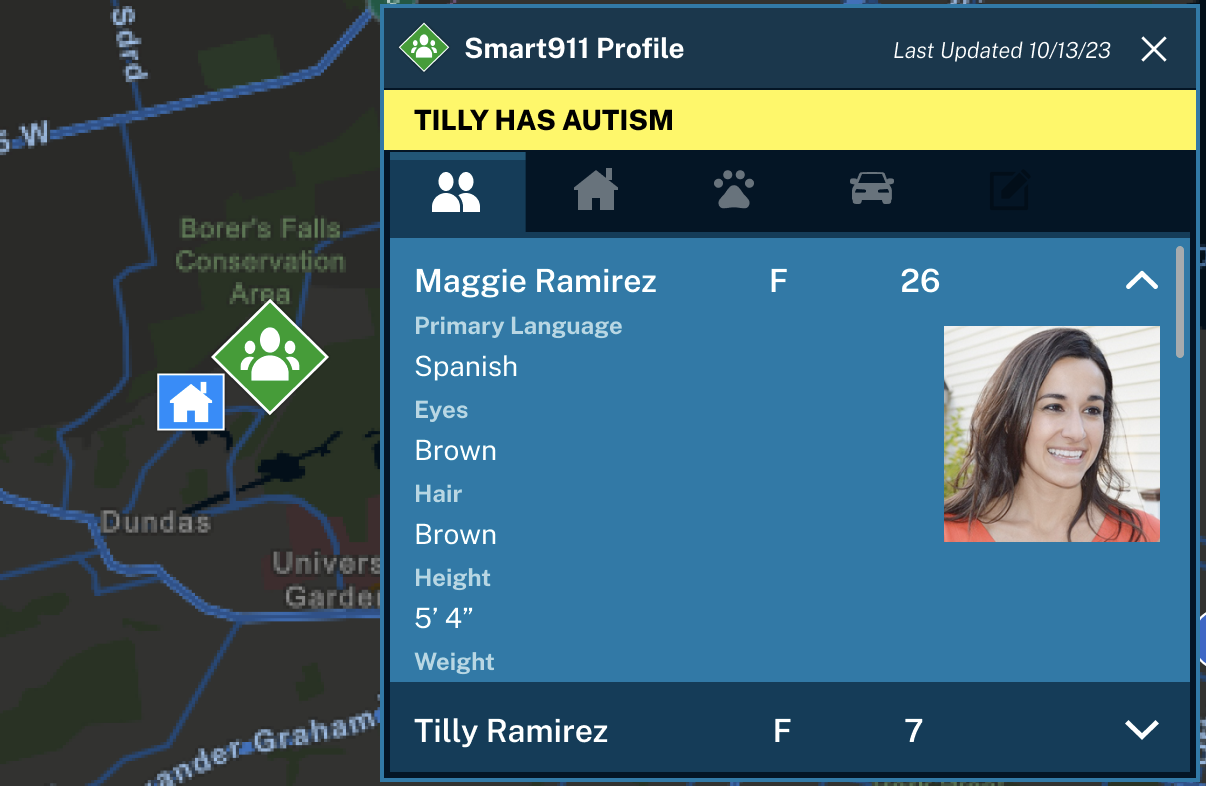Close the Smart911 Profile panel
Screen dimensions: 1206x786
[x=1154, y=50]
